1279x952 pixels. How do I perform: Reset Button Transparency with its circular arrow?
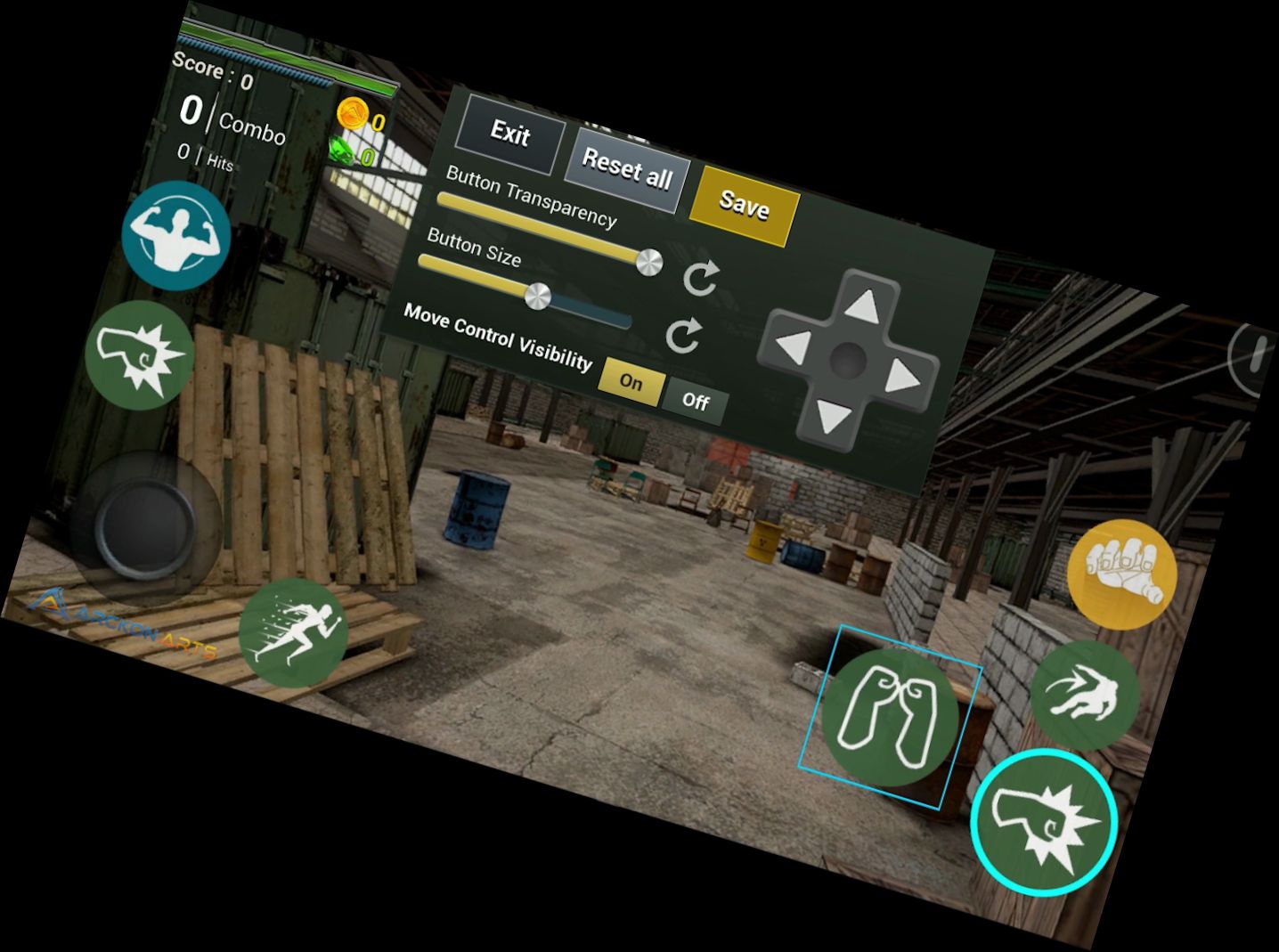point(700,278)
